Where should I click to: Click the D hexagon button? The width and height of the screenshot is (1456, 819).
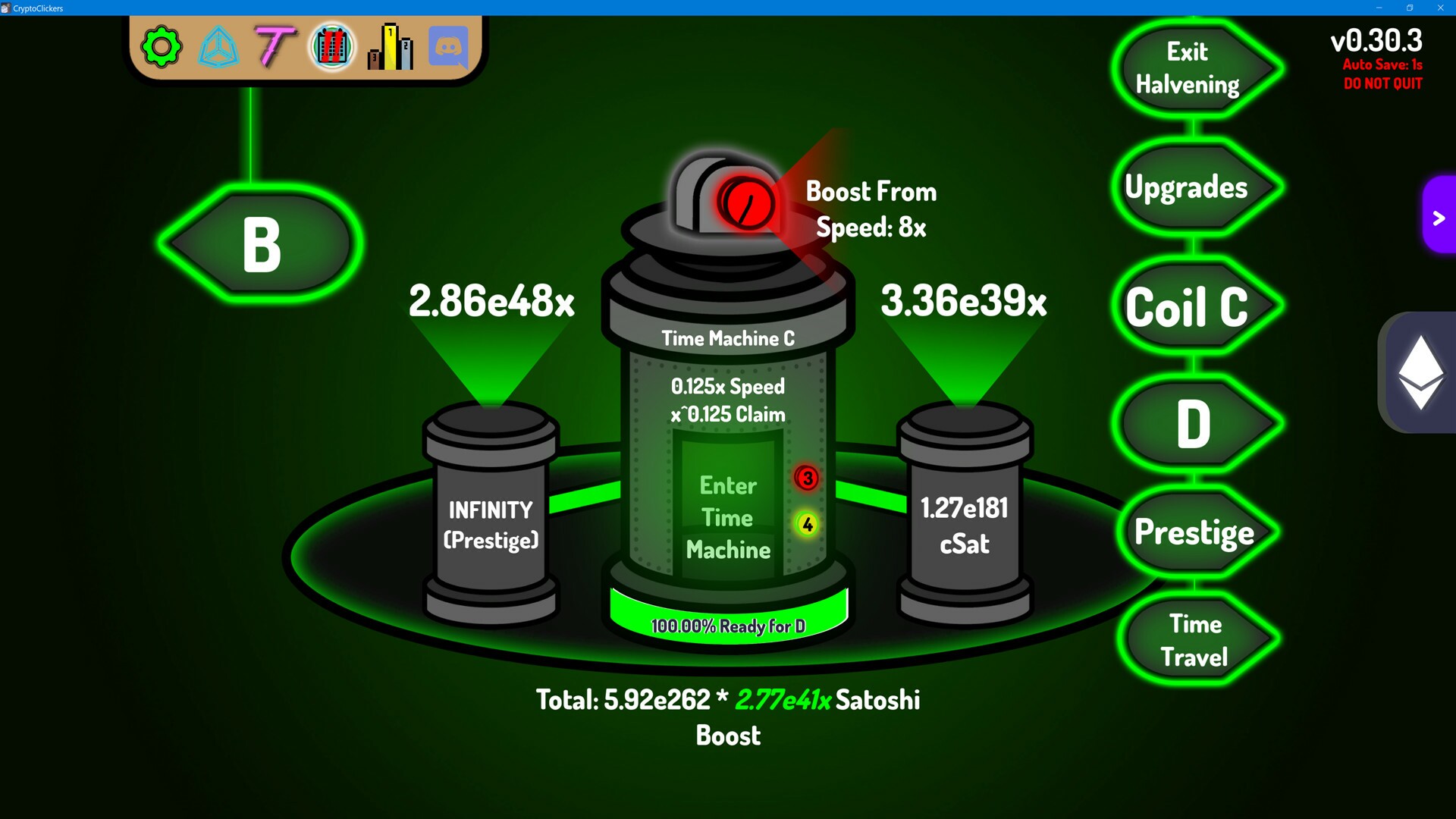click(1192, 423)
